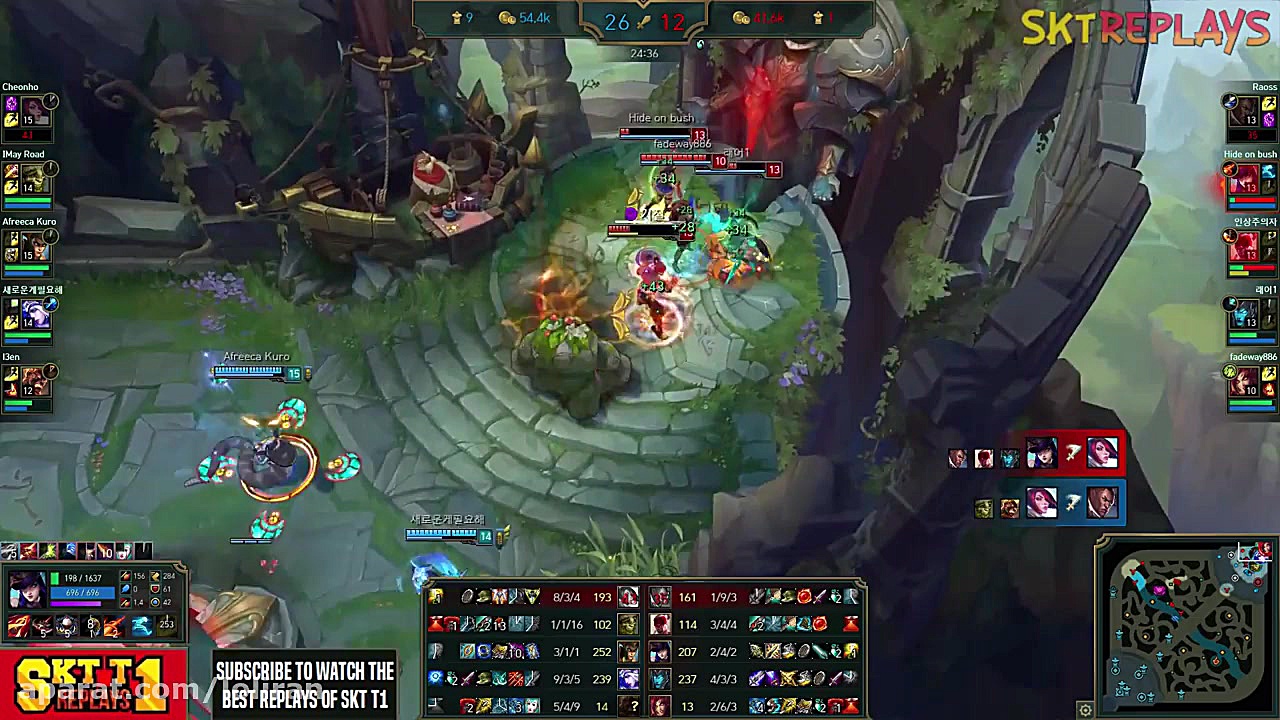Select the Yordle Snap Trap ability showing 5 charges
Viewport: 1280px width, 720px height.
[43, 625]
